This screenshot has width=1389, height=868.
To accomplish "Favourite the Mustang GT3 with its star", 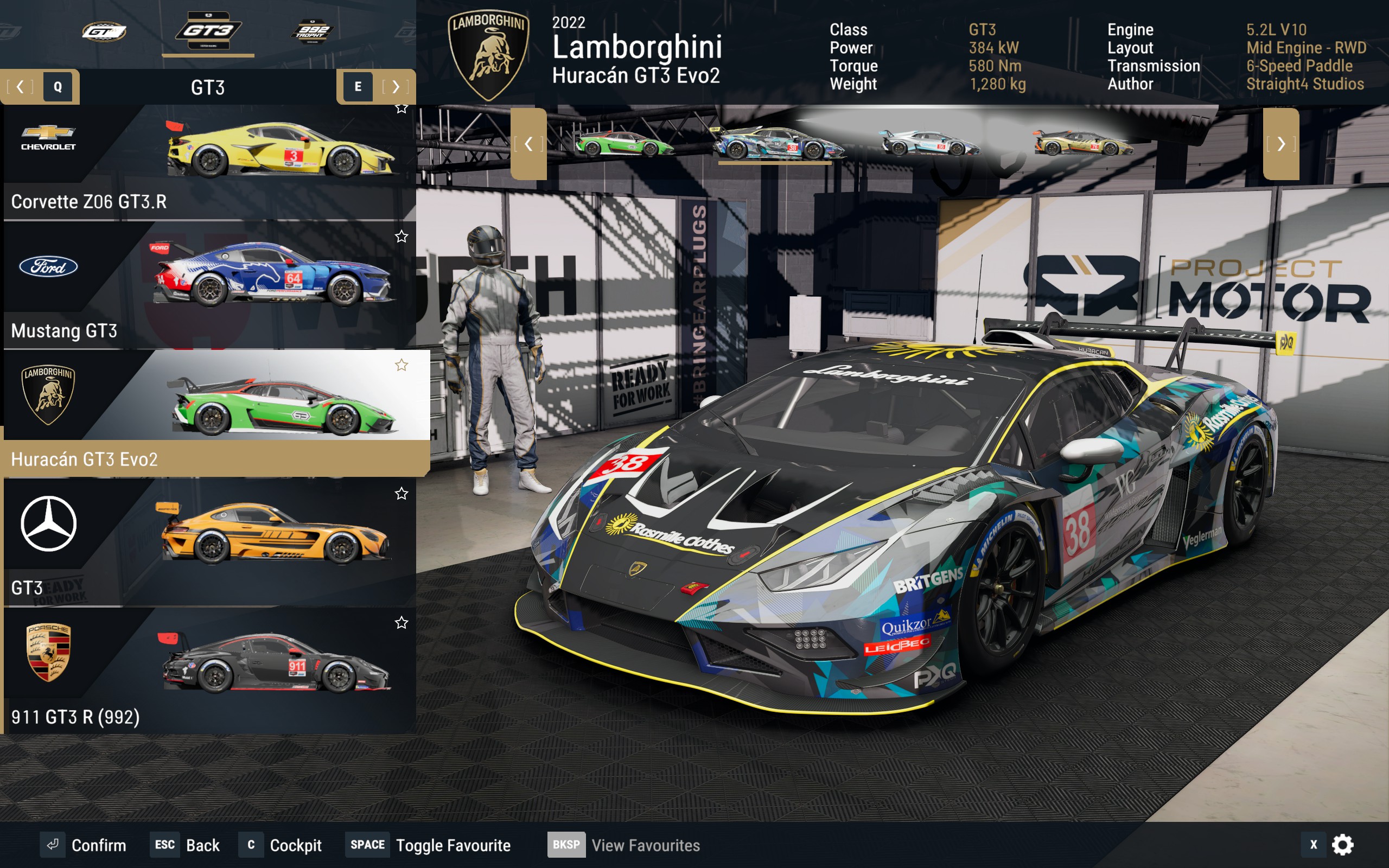I will (402, 236).
